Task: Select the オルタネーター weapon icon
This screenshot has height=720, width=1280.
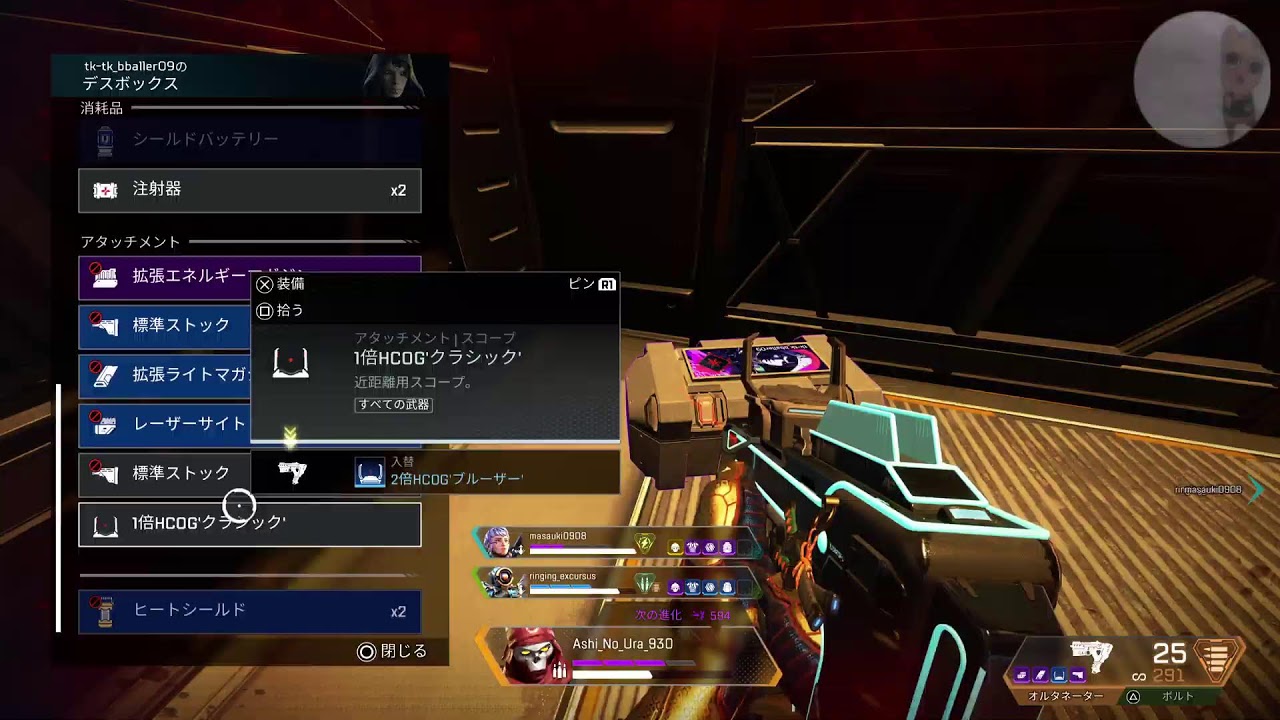Action: (x=1090, y=656)
